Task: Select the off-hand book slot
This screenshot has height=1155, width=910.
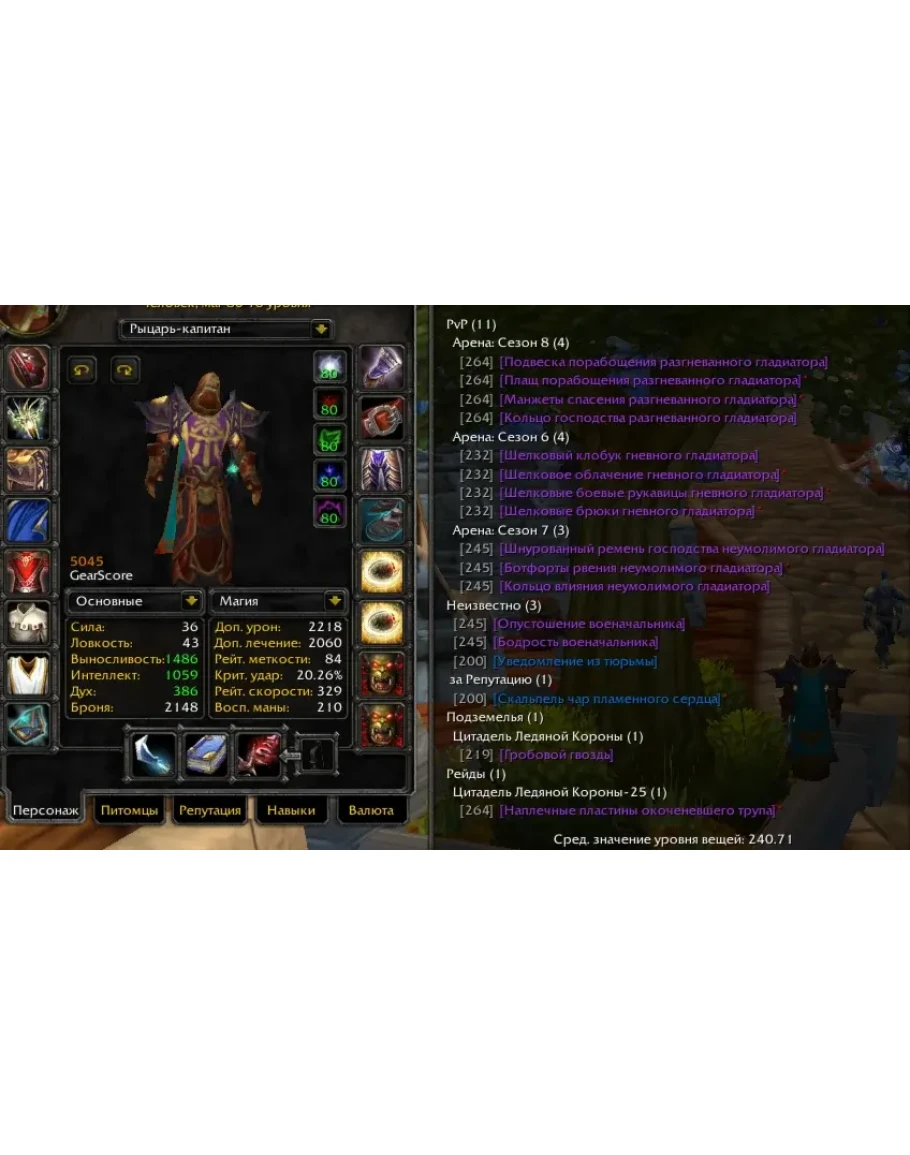Action: tap(207, 755)
